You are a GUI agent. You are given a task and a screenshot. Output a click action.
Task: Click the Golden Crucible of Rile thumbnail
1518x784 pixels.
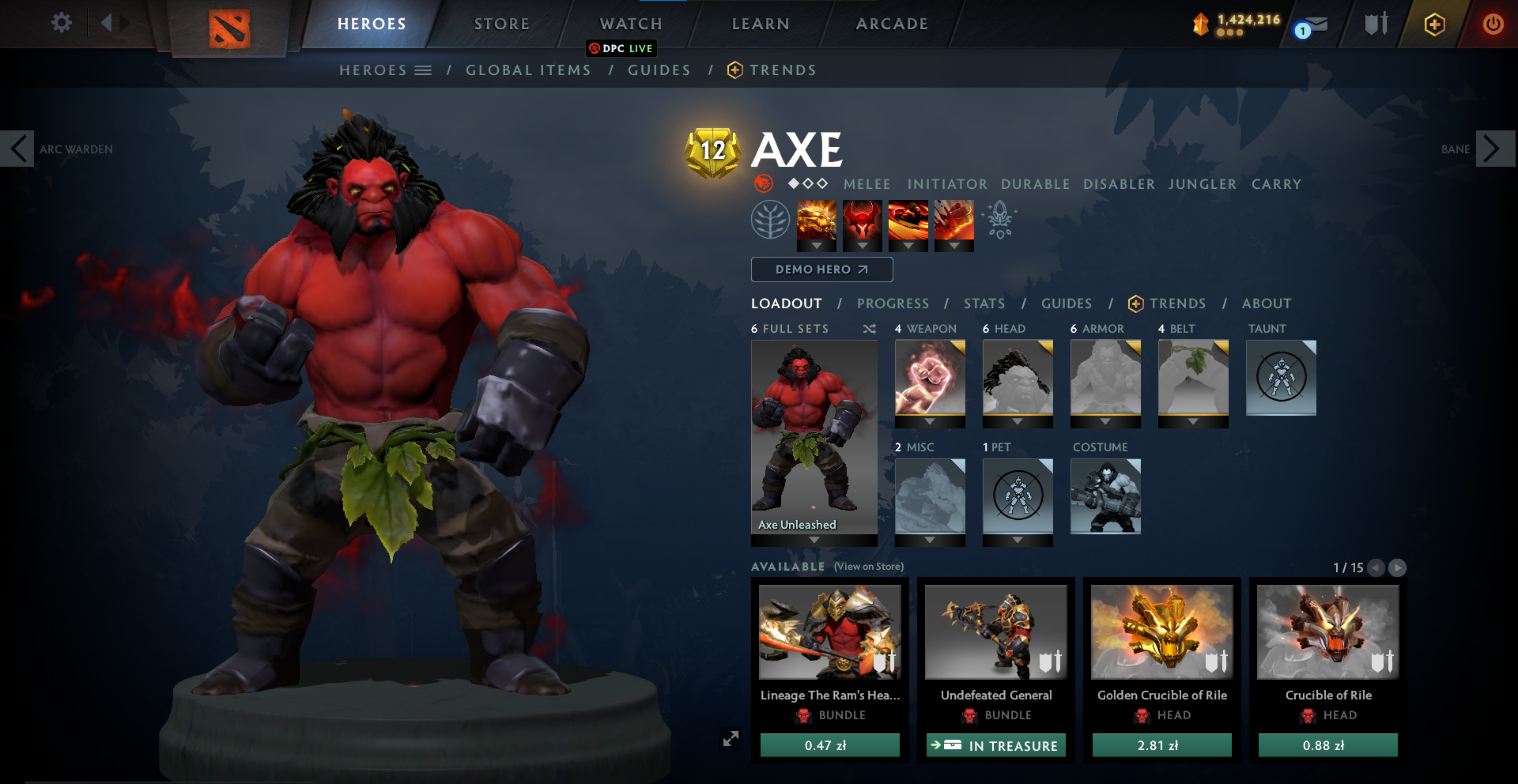1161,632
